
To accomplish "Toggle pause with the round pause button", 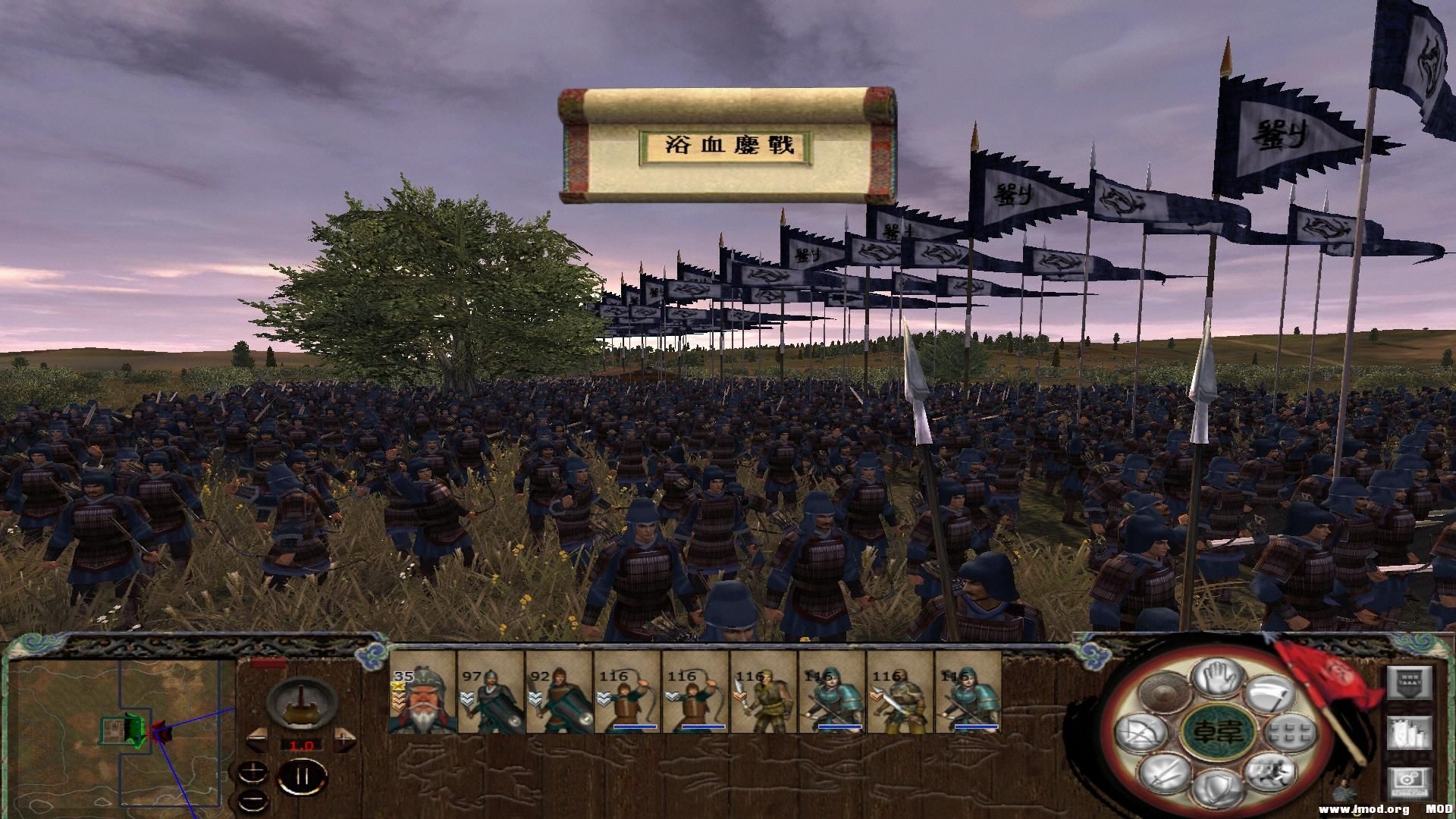I will click(x=302, y=775).
